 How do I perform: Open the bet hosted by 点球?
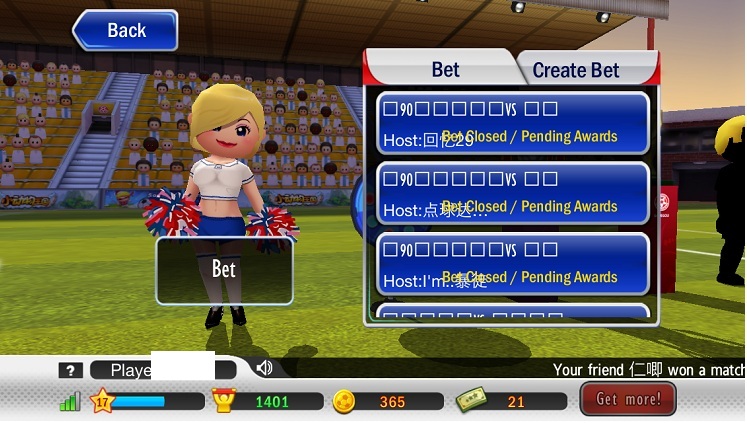[x=513, y=194]
